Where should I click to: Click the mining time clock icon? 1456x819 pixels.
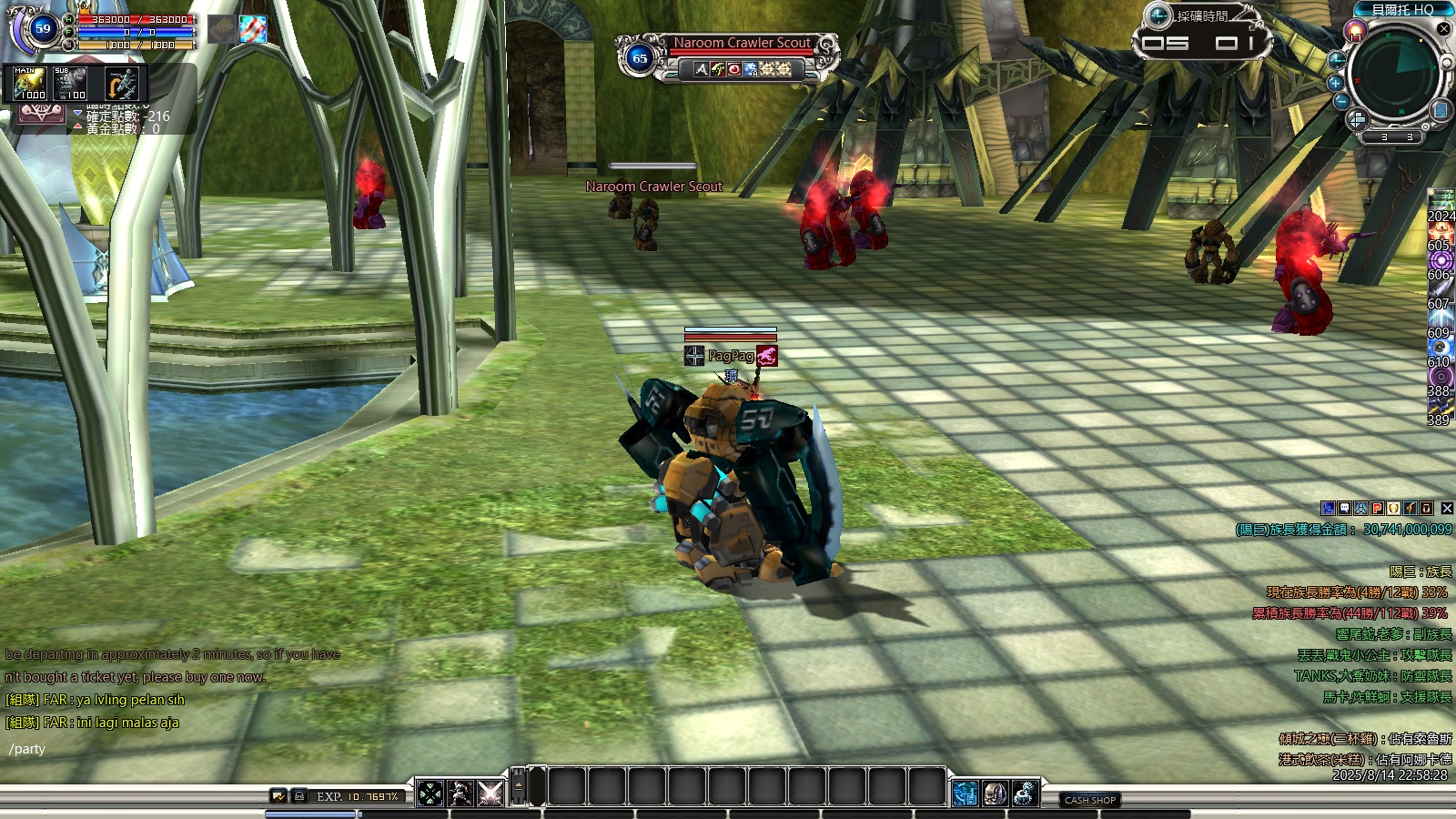[1158, 15]
